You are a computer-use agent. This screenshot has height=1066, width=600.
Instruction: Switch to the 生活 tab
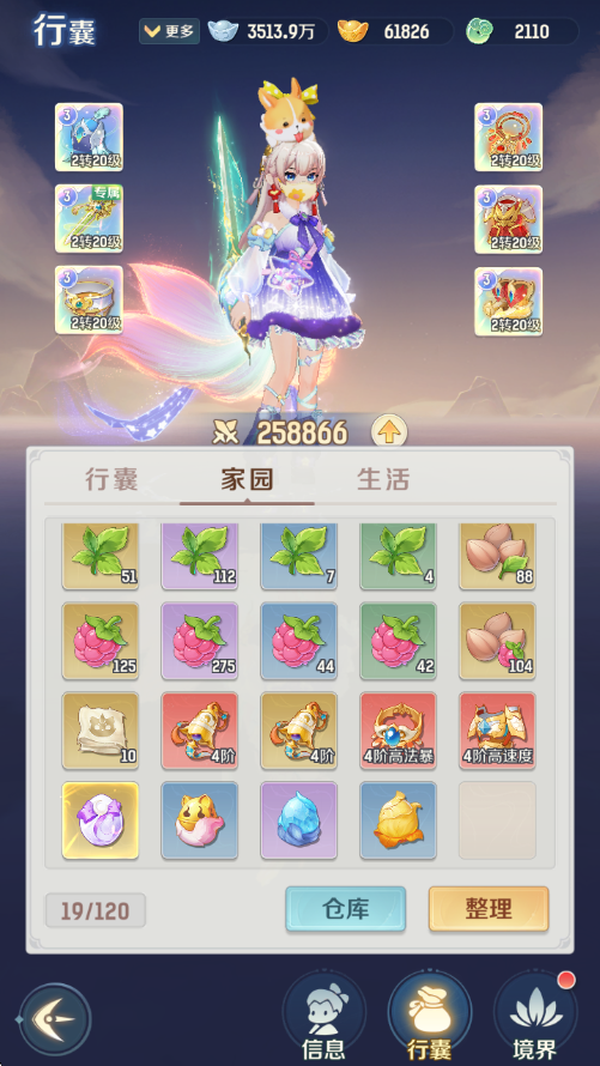(383, 479)
